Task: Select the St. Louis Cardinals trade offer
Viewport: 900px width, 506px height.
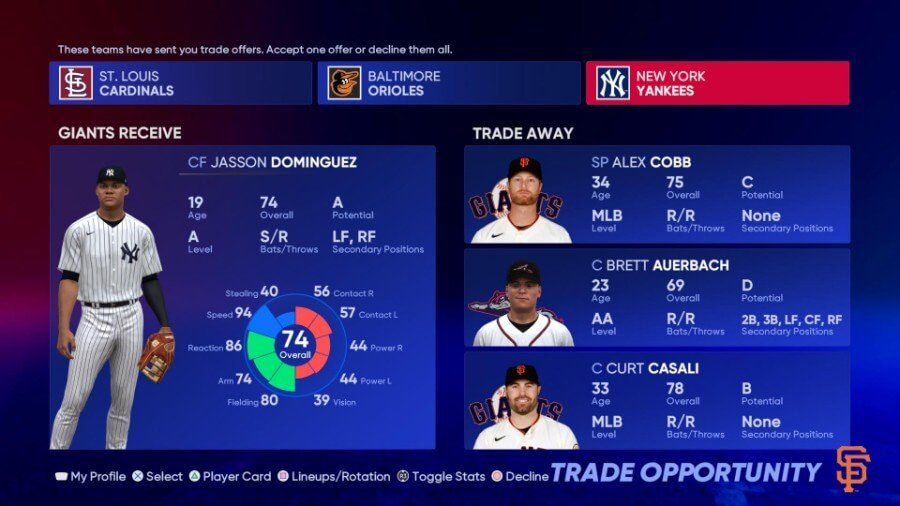Action: click(x=180, y=83)
